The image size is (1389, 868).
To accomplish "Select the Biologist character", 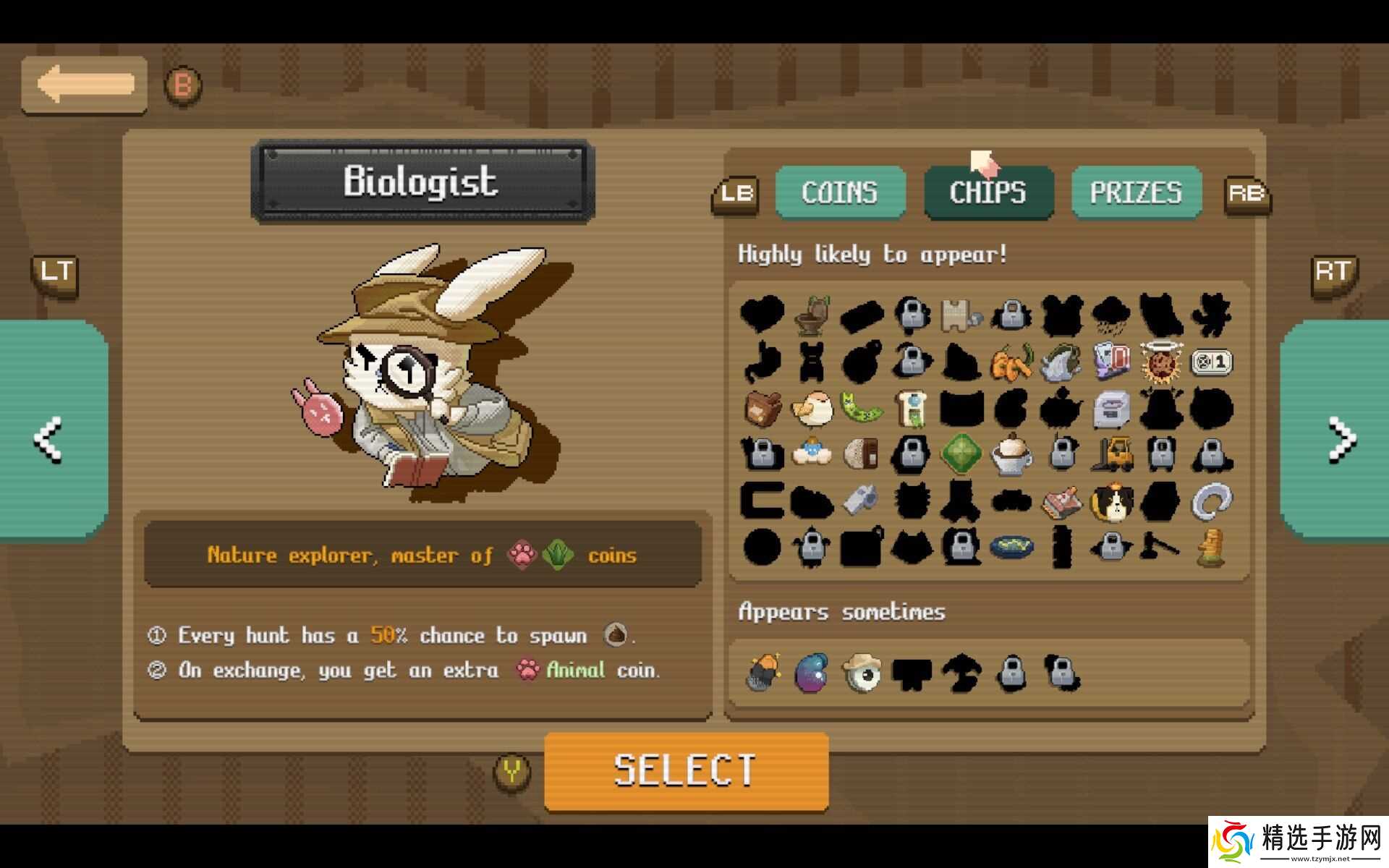I will point(685,770).
